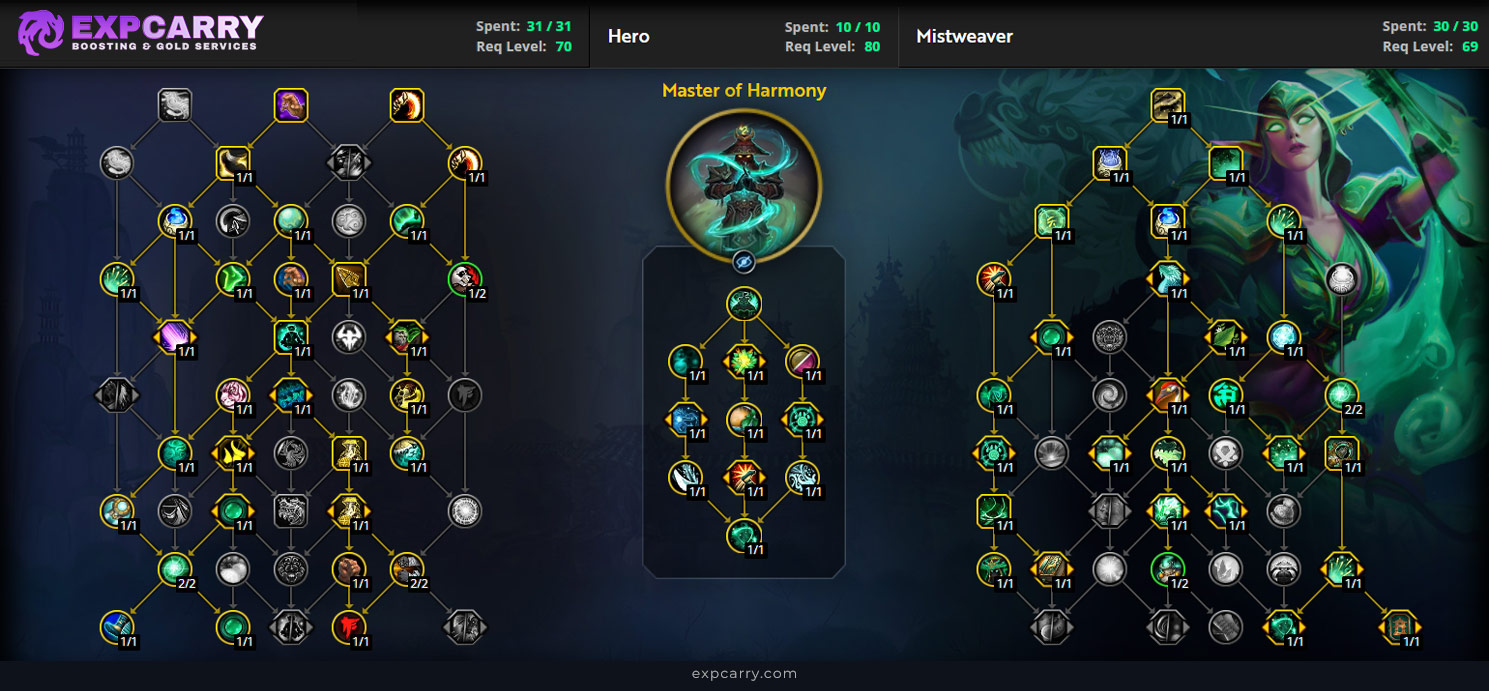Pick the unlearned white urn Mistweaver talent

(x=1341, y=279)
